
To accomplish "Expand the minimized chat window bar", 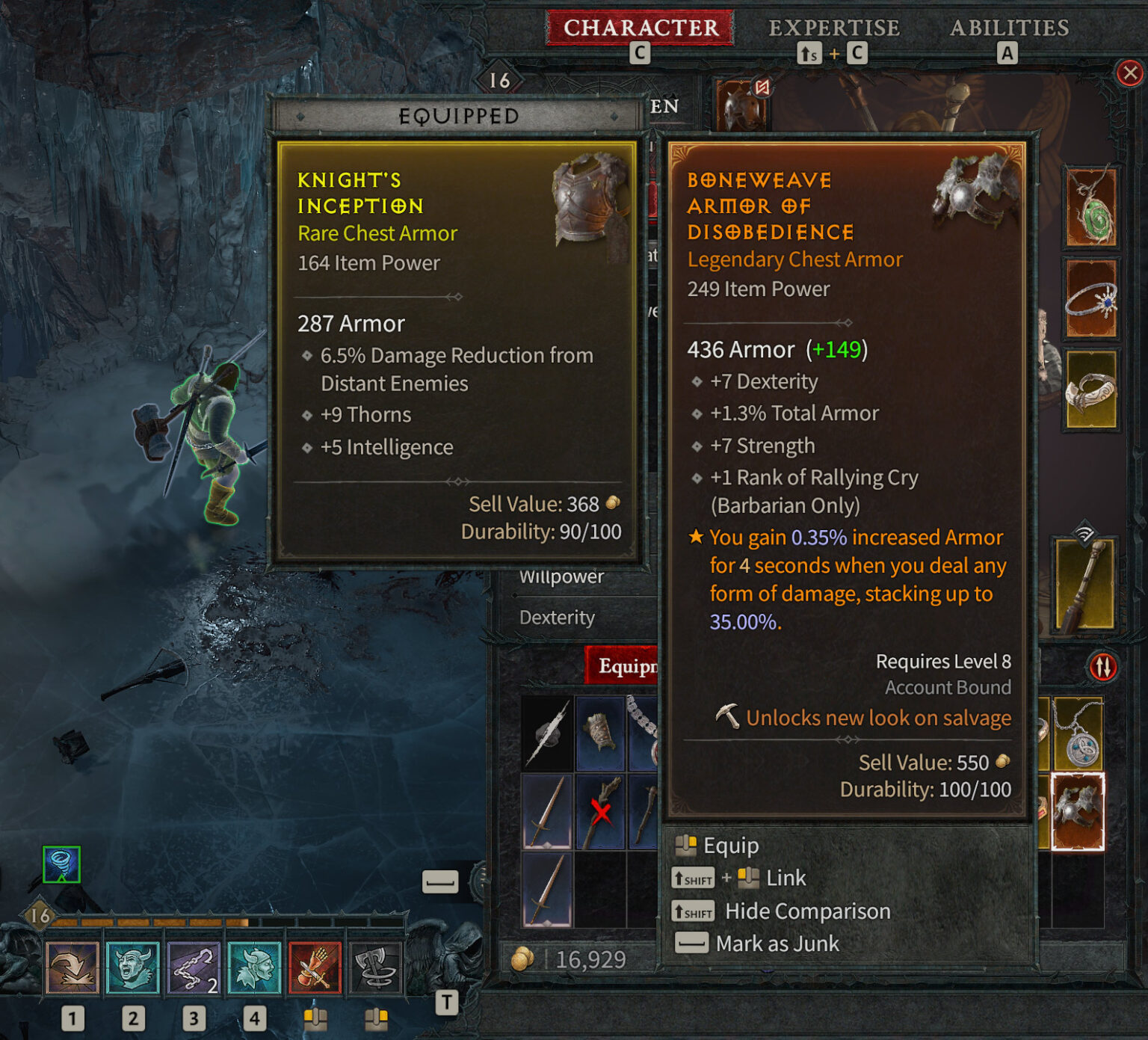I will (441, 882).
